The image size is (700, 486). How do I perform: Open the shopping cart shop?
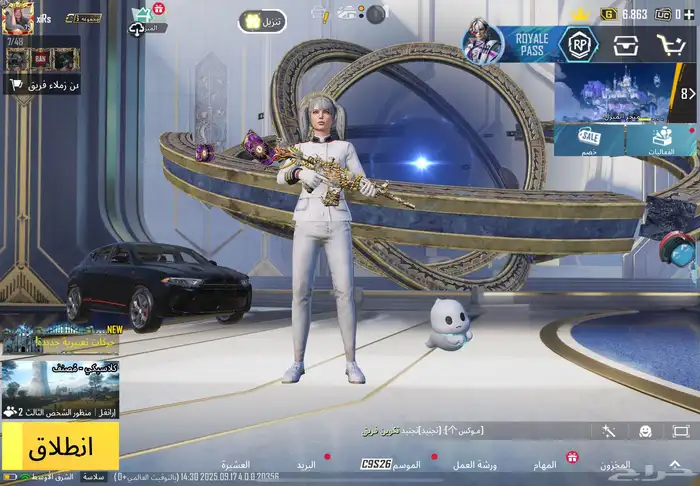pyautogui.click(x=671, y=44)
